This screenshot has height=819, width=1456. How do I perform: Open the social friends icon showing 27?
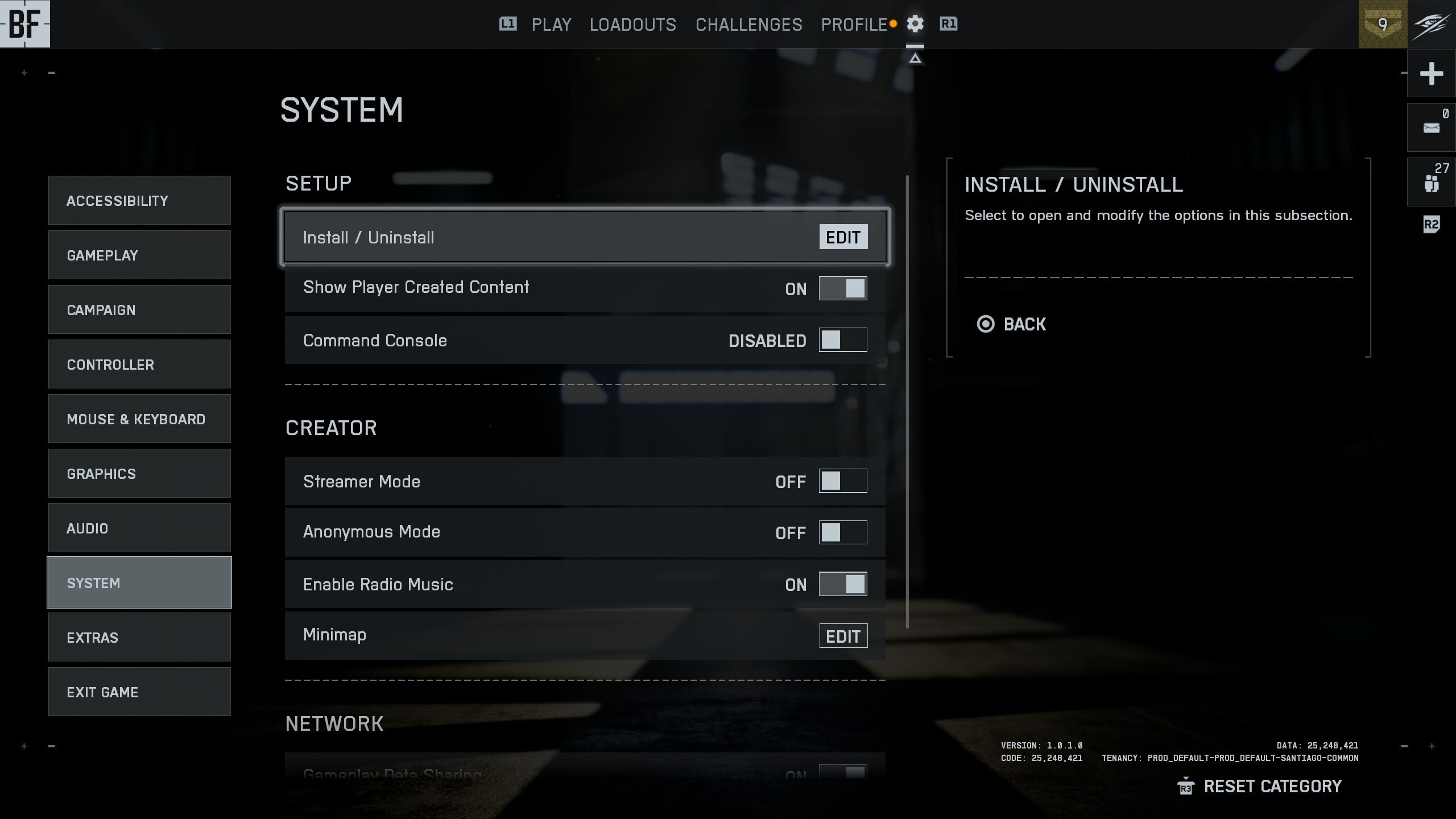tap(1430, 182)
